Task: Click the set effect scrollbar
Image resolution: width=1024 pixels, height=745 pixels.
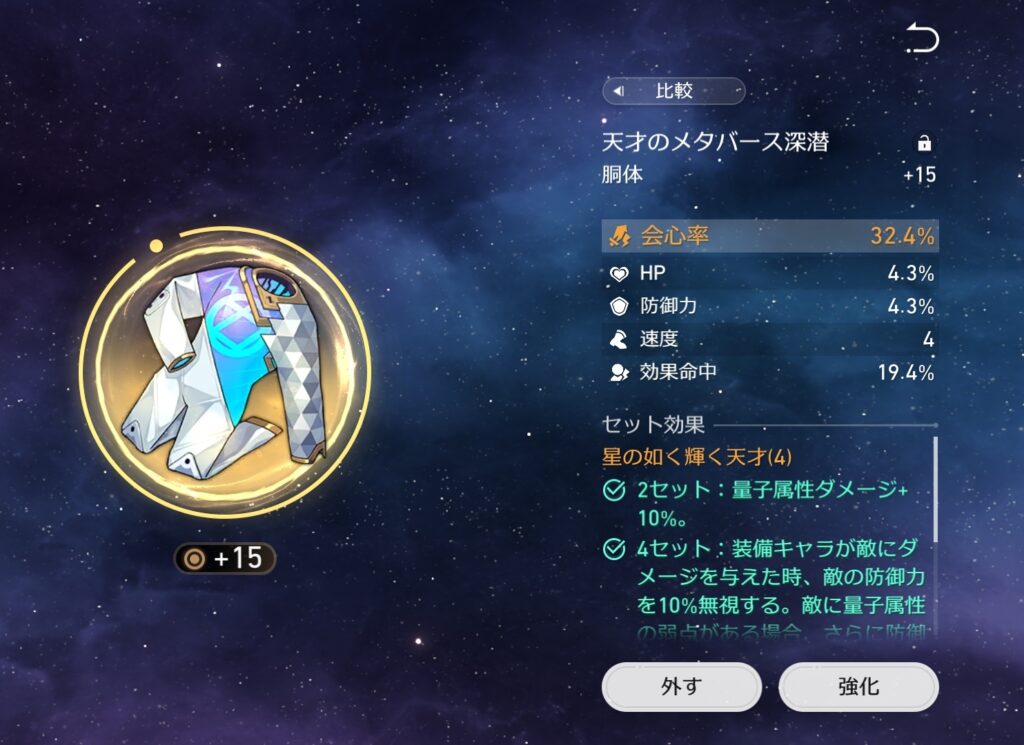Action: tap(936, 490)
